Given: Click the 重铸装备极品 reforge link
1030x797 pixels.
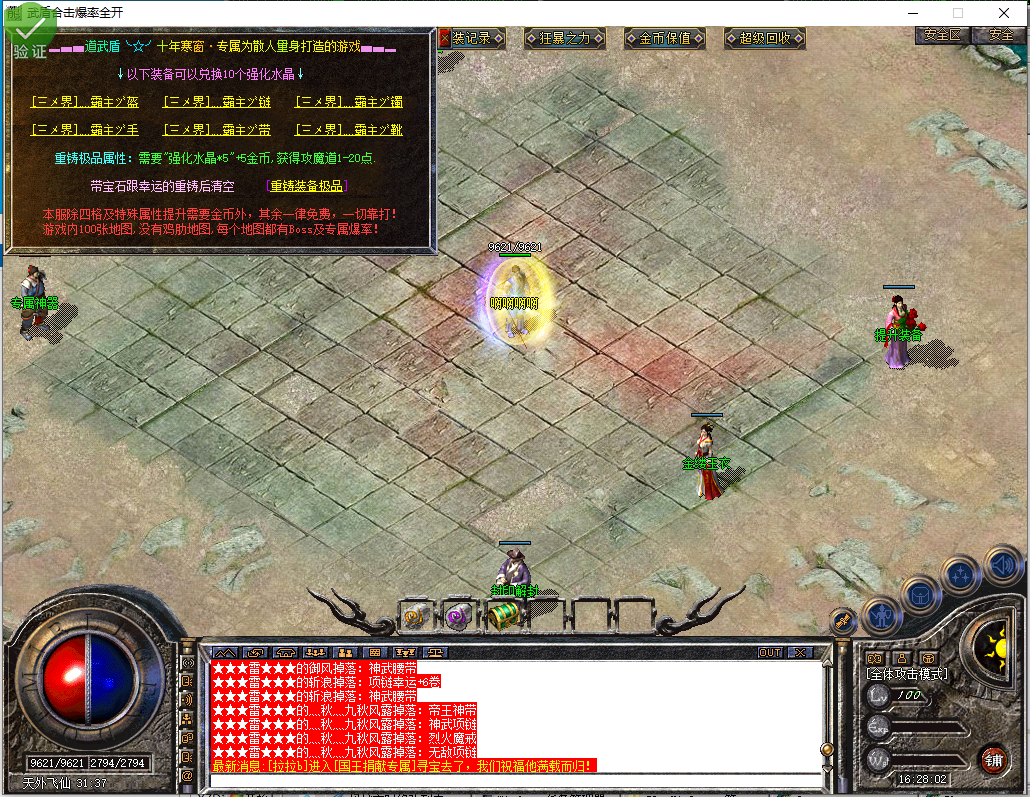Looking at the screenshot, I should click(x=309, y=186).
